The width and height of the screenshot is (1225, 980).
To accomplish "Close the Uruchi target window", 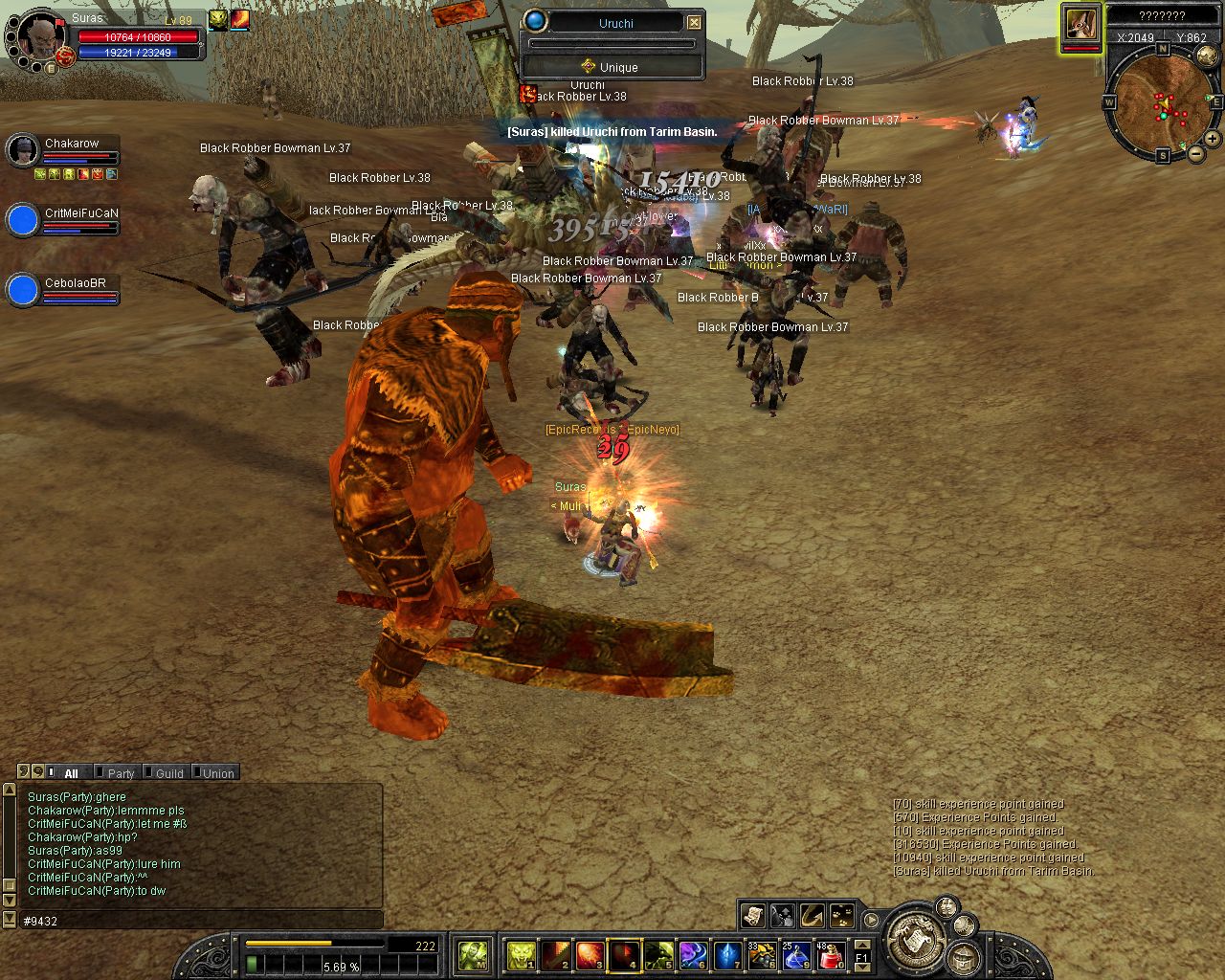I will point(695,22).
